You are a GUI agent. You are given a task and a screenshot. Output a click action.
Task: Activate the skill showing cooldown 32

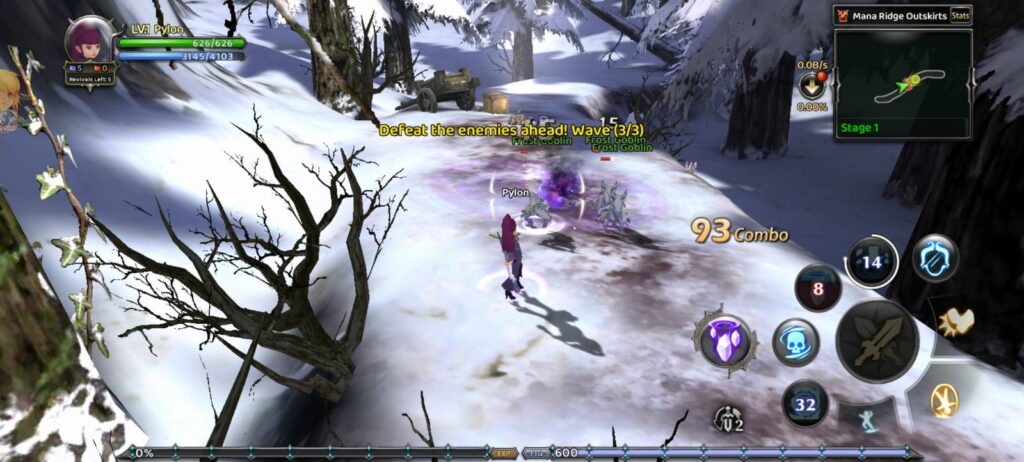pos(805,404)
